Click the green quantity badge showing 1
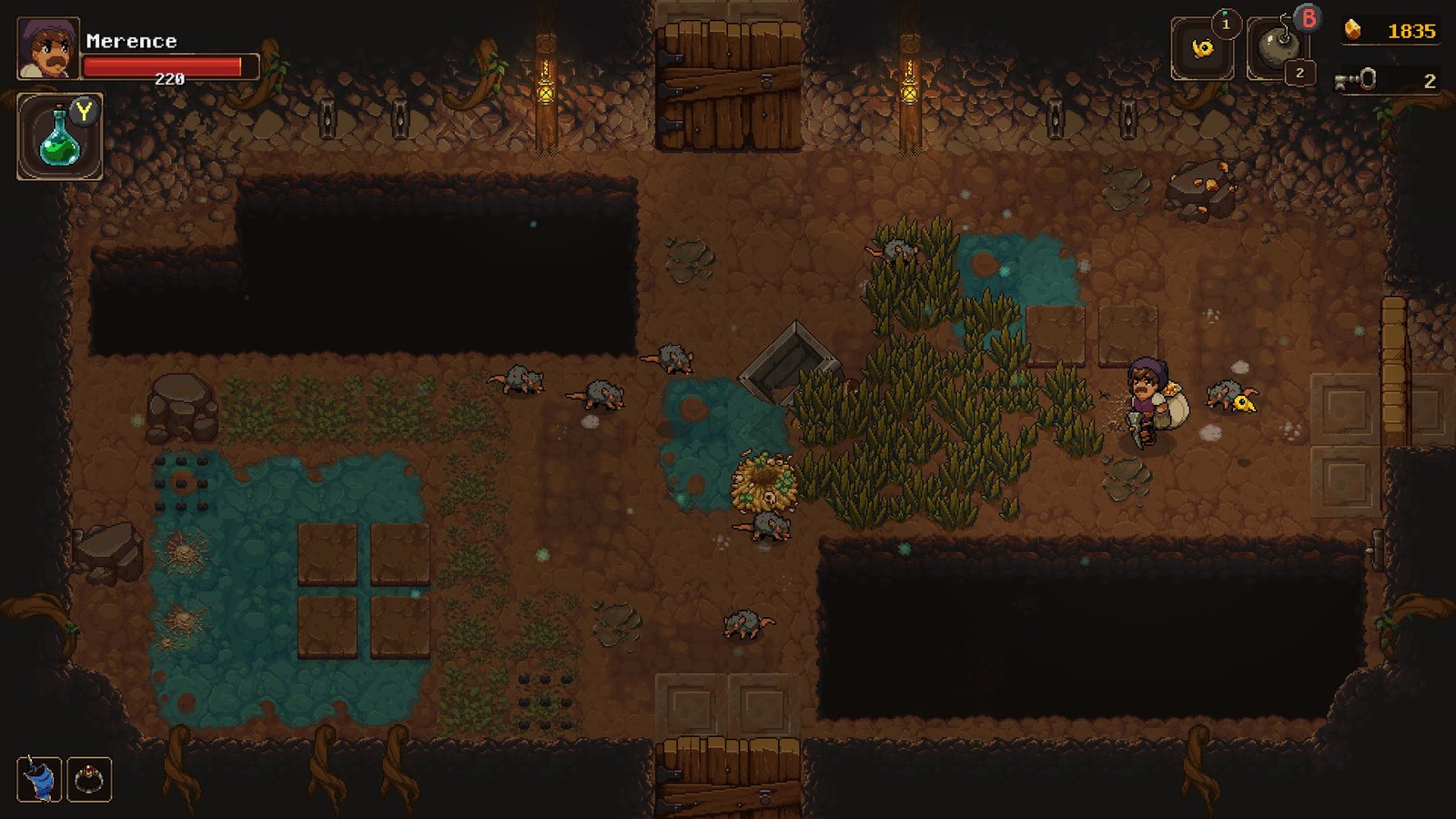1456x819 pixels. pyautogui.click(x=1226, y=23)
